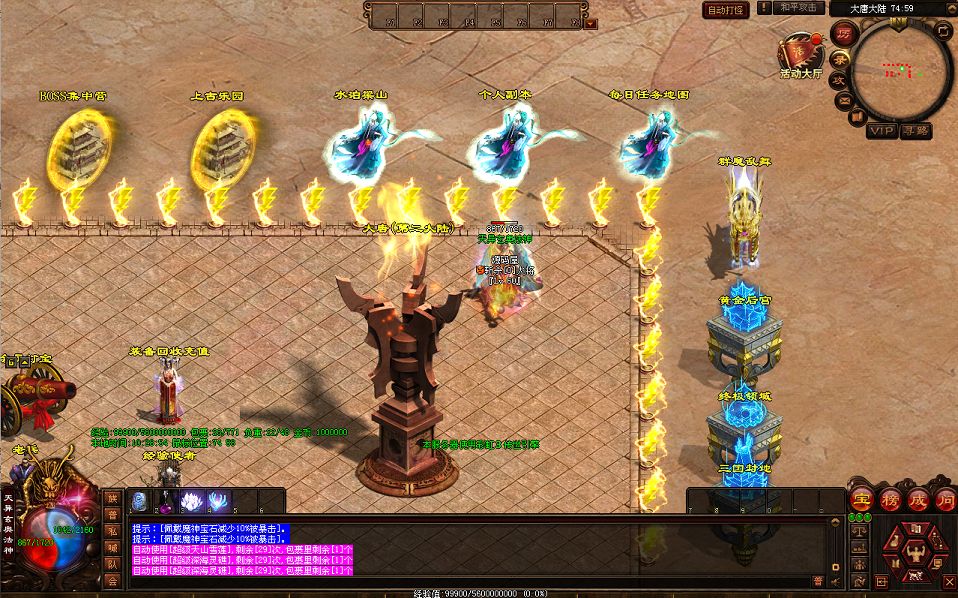The height and width of the screenshot is (598, 958).
Task: Use the purple potion hotbar slot
Action: [x=165, y=501]
